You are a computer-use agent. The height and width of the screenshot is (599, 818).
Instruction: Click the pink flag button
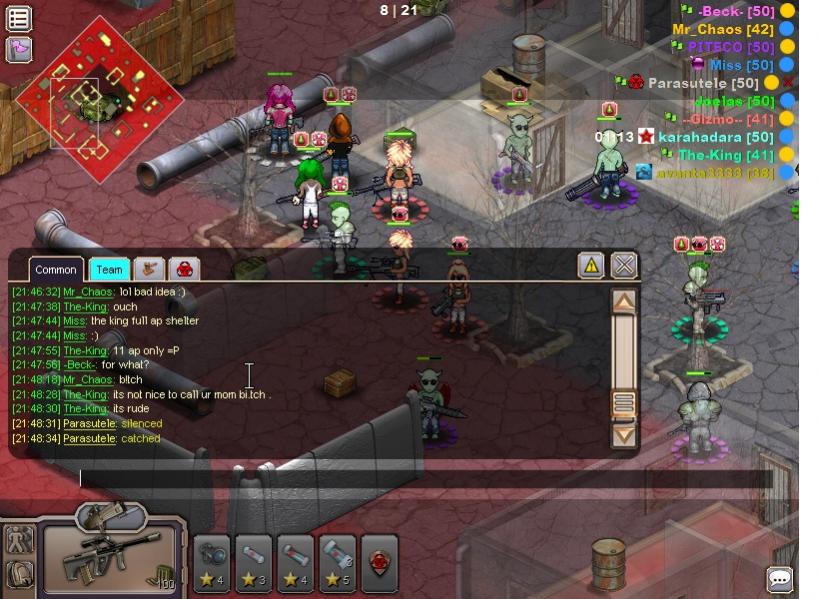[x=19, y=49]
